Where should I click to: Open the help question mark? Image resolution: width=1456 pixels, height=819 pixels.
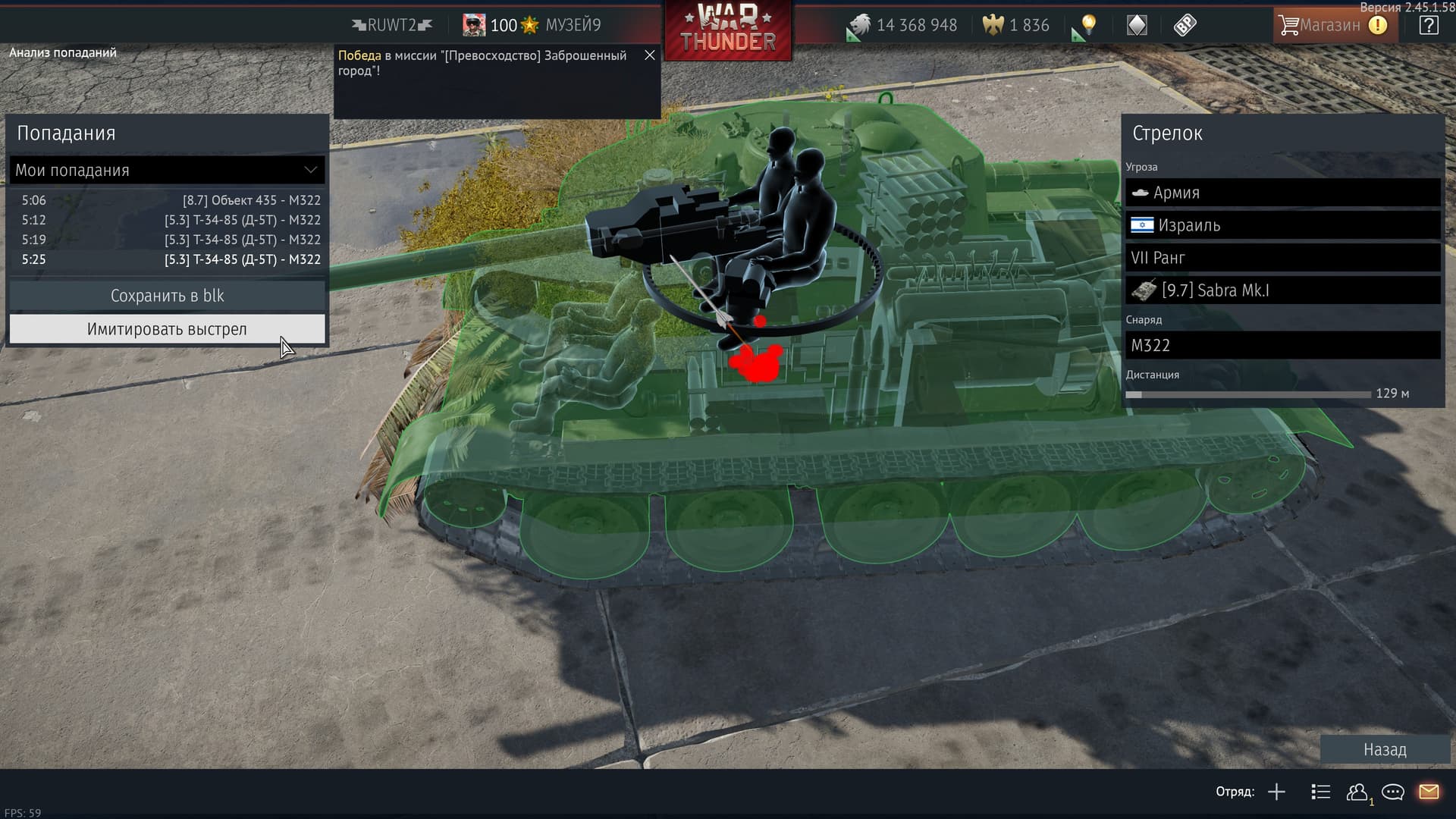click(1429, 25)
